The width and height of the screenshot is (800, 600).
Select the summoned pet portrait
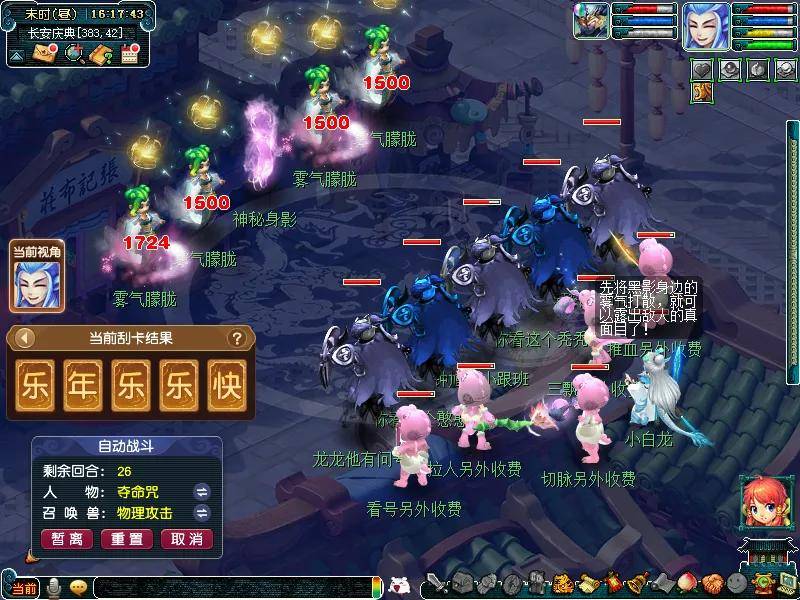pyautogui.click(x=591, y=22)
